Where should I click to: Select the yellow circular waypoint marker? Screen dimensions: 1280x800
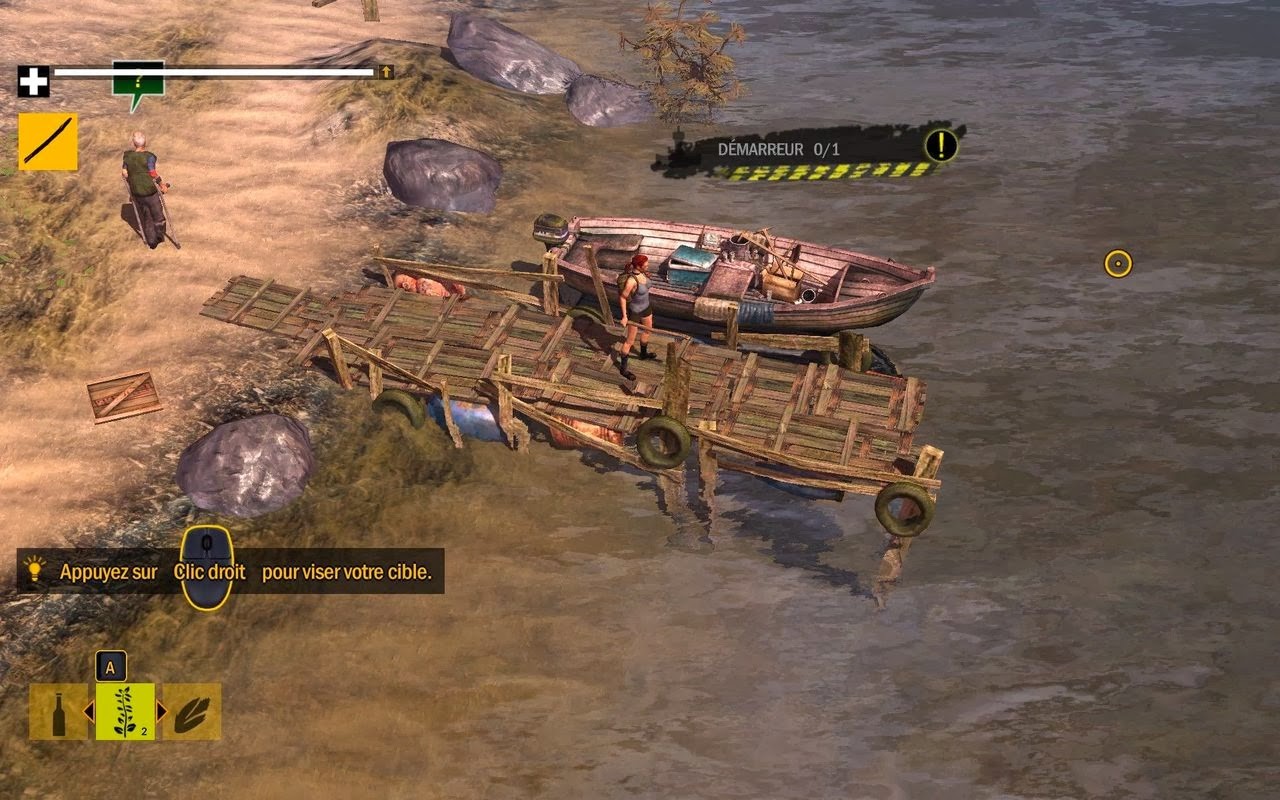pyautogui.click(x=1118, y=264)
